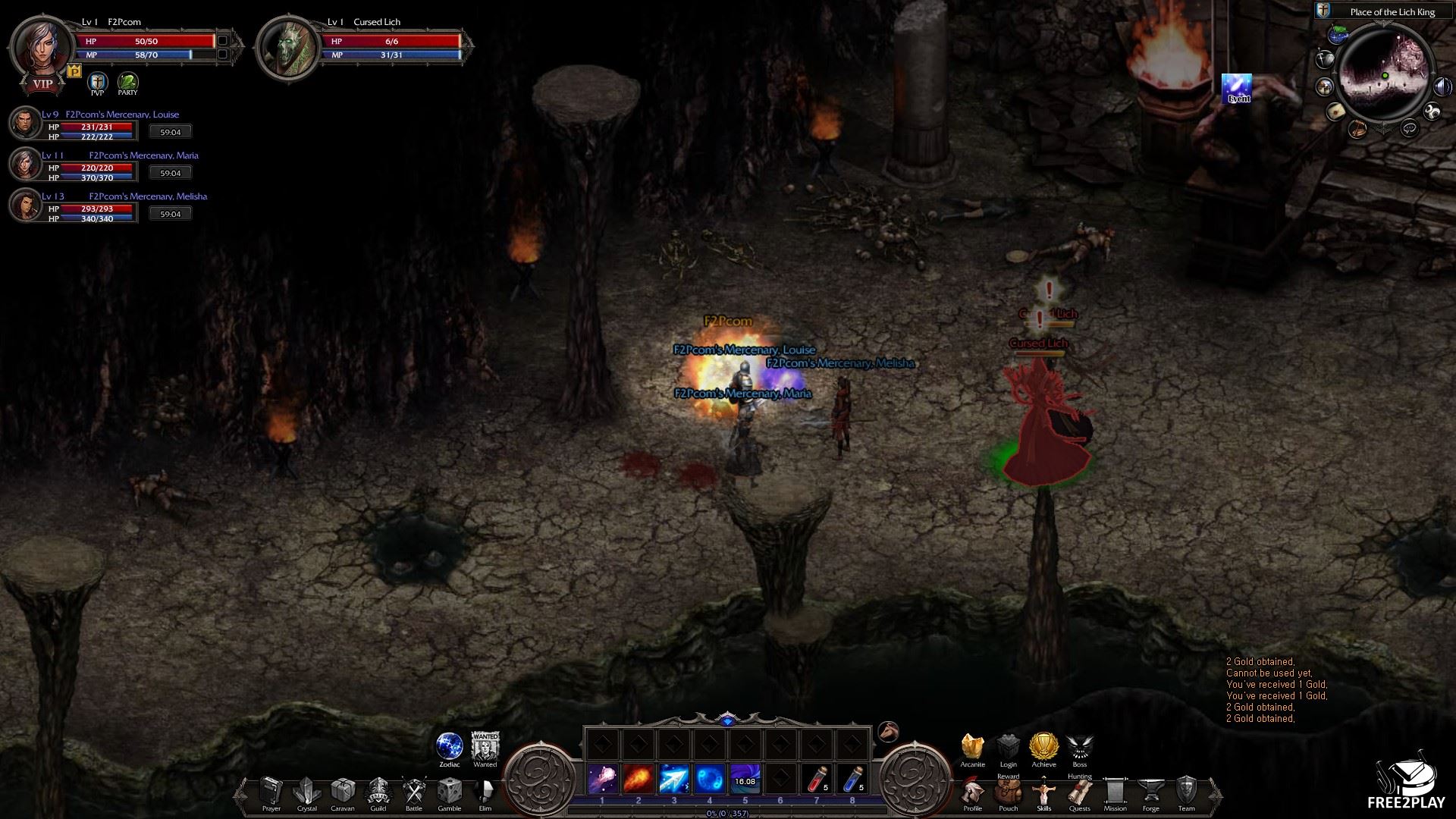The width and height of the screenshot is (1456, 819).
Task: Open the Guild panel
Action: click(x=378, y=792)
